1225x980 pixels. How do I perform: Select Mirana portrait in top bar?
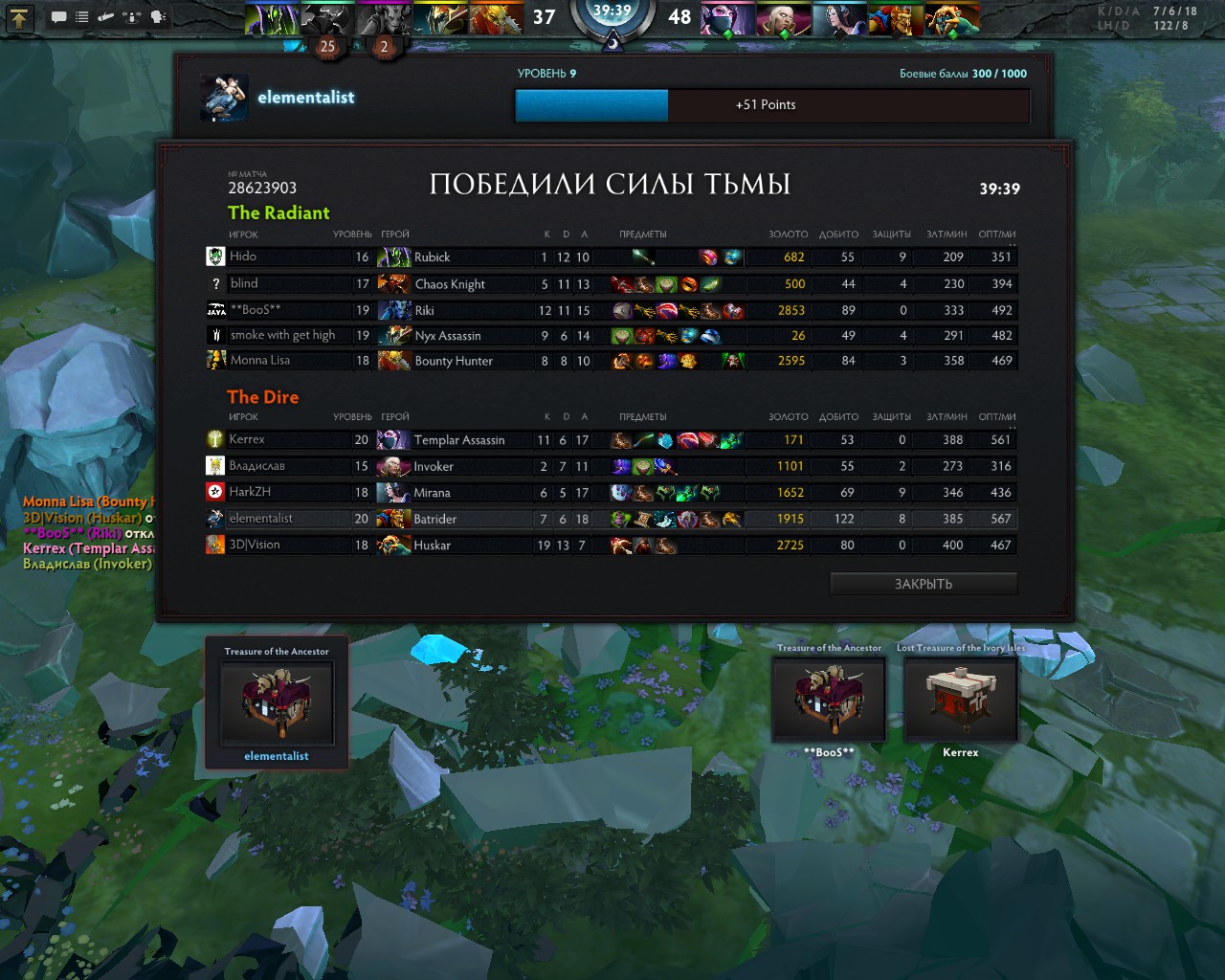[840, 18]
